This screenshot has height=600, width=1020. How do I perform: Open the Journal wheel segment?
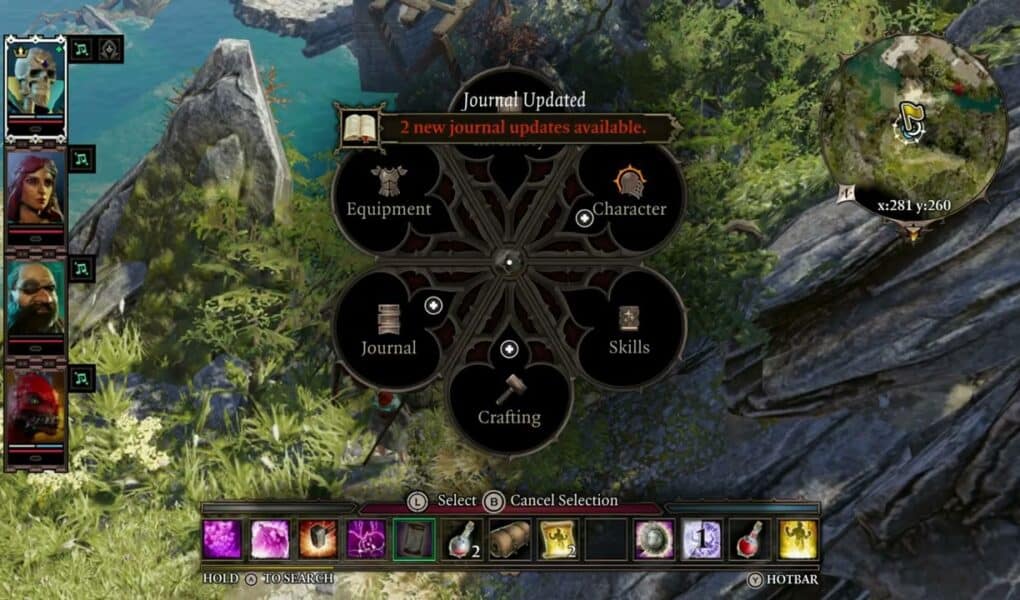389,333
